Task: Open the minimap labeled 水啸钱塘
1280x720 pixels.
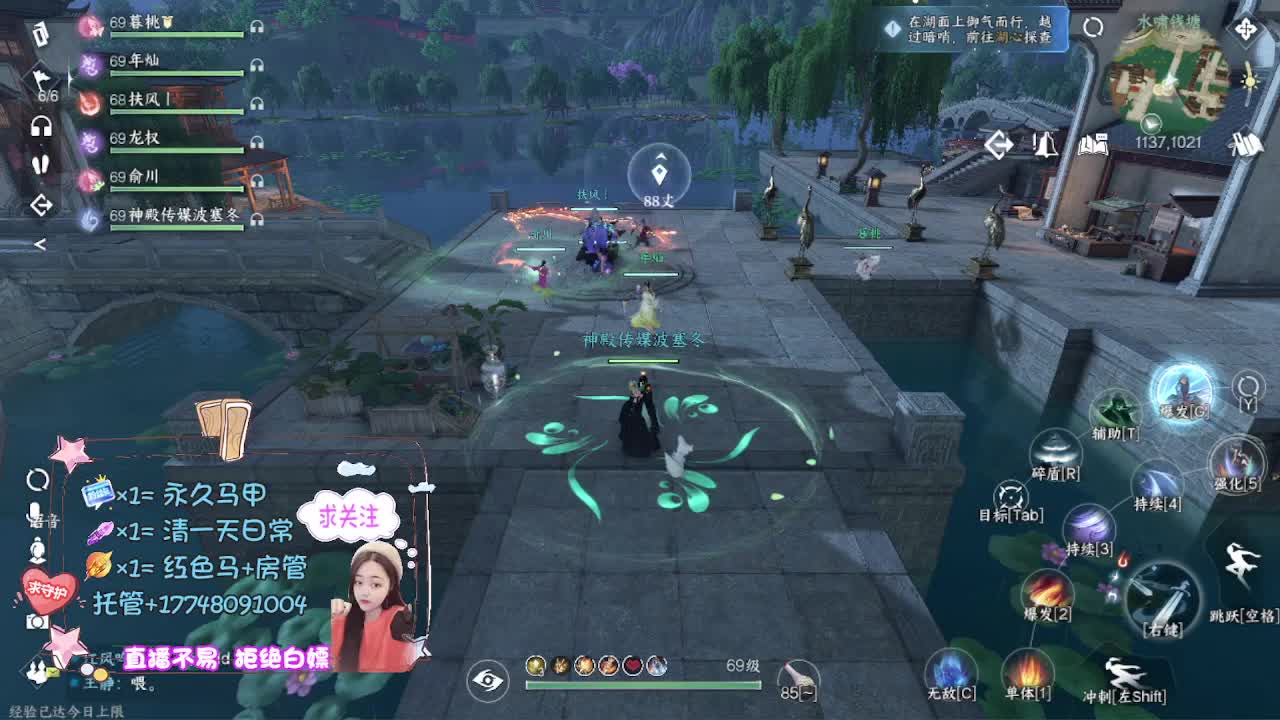Action: (1168, 75)
